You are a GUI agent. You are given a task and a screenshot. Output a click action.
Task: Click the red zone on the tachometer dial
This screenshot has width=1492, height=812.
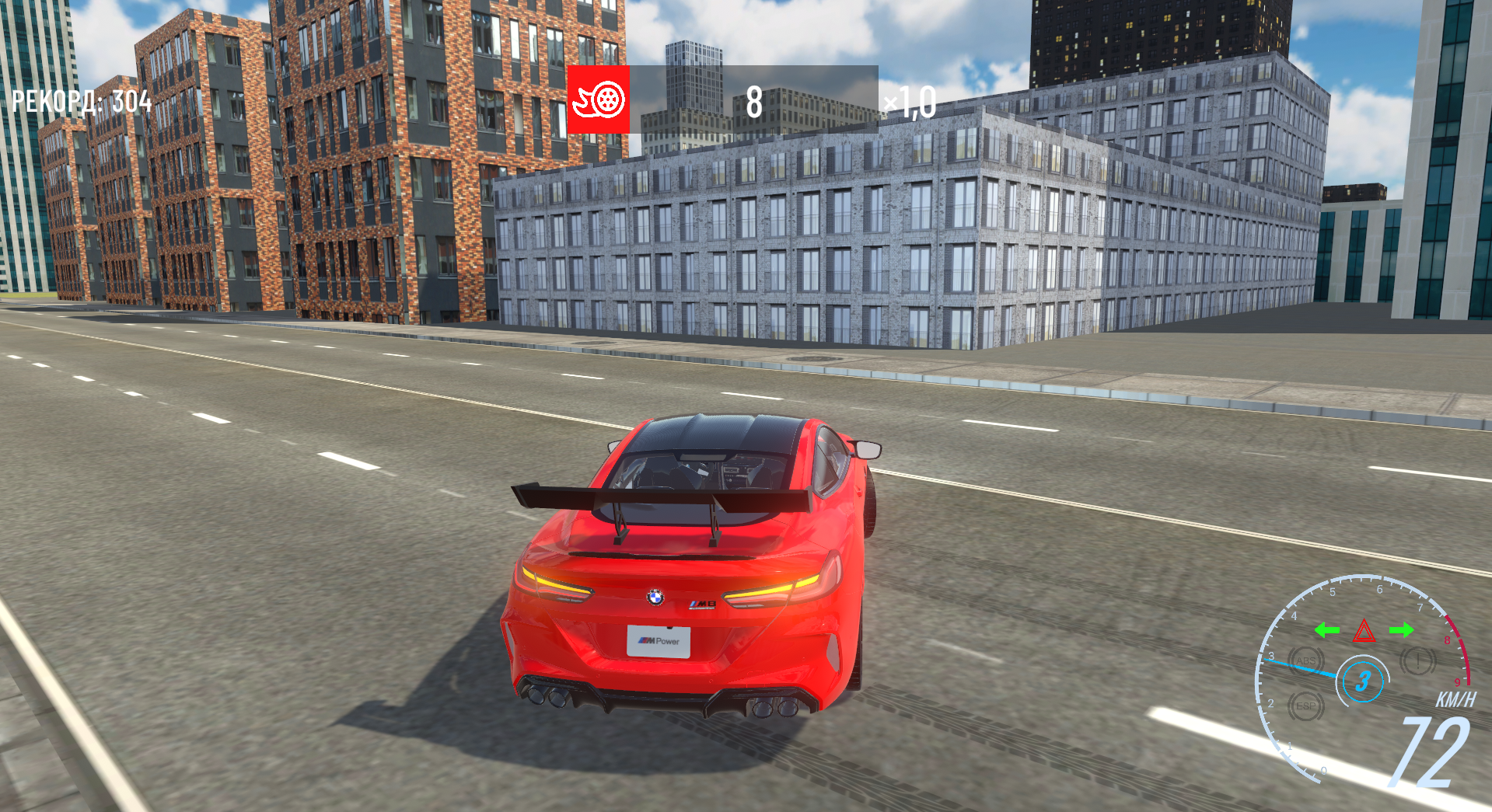[1459, 649]
